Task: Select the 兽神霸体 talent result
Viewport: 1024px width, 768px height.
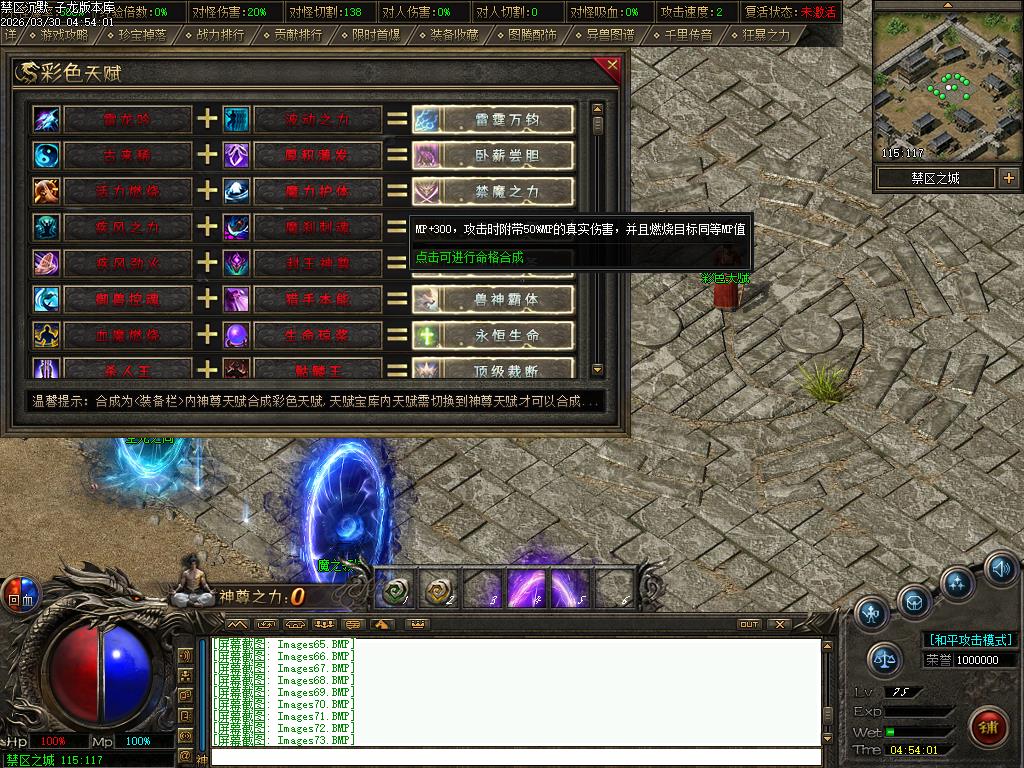Action: click(506, 299)
